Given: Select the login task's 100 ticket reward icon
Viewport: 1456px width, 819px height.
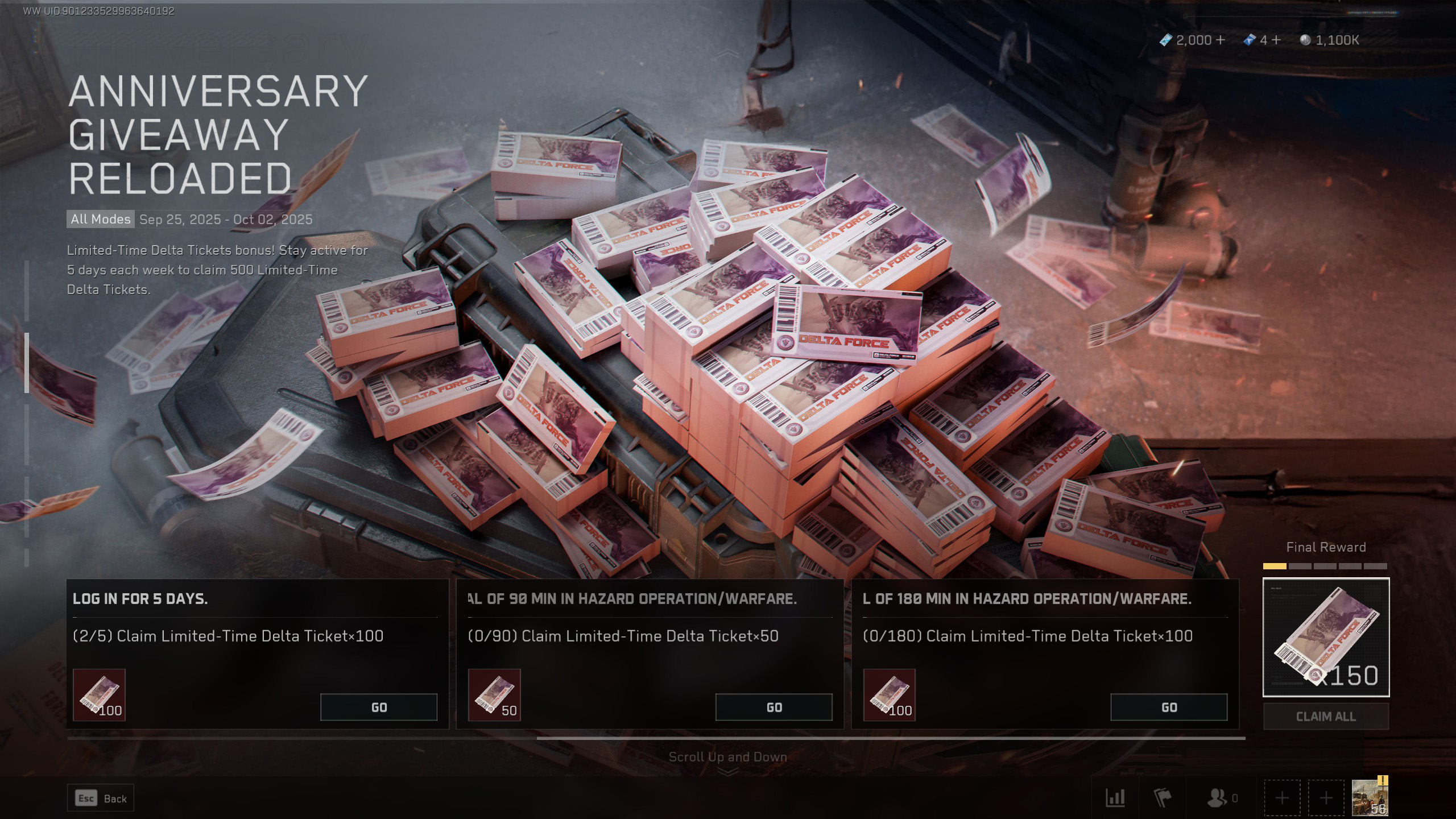Looking at the screenshot, I should tap(99, 695).
